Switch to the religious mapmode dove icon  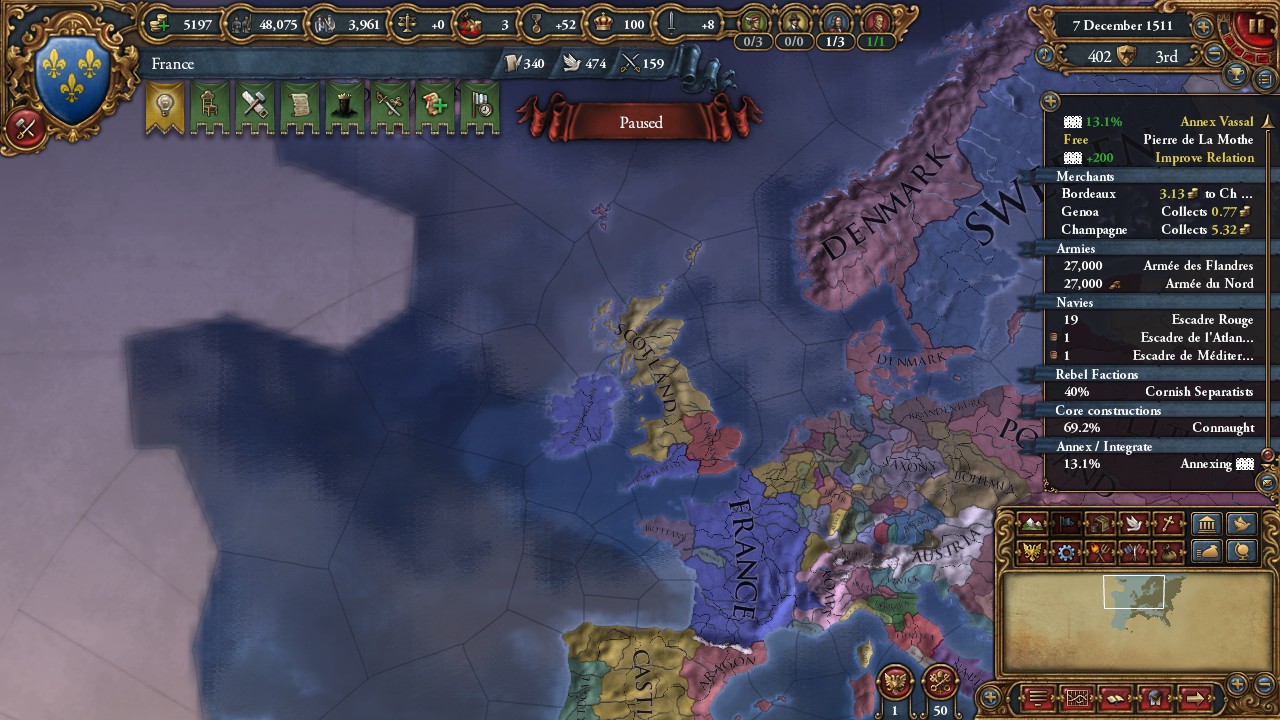(x=1135, y=524)
